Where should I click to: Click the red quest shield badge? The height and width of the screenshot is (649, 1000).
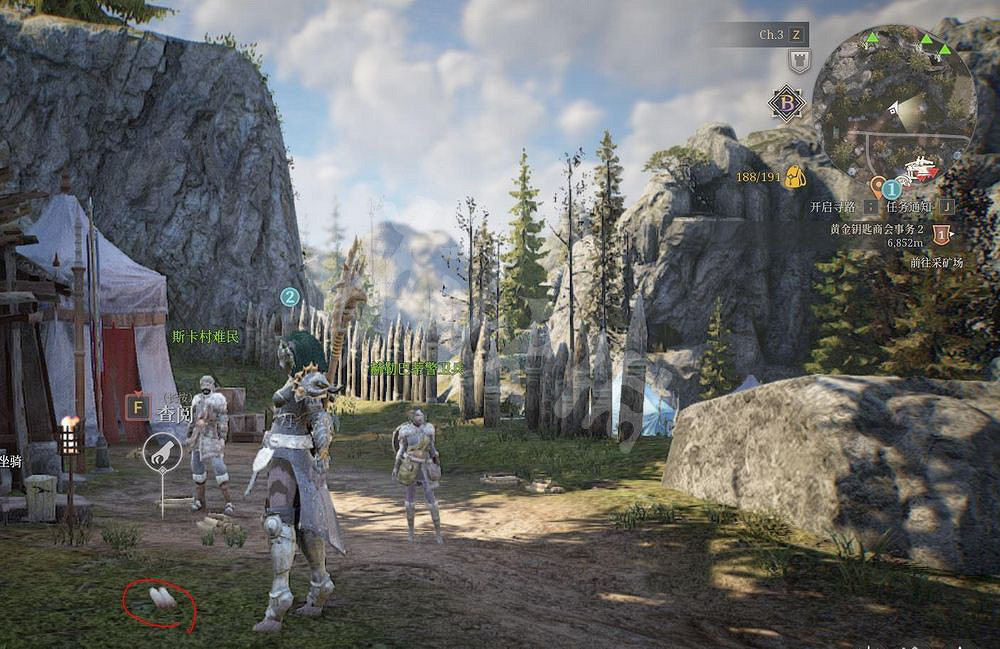pyautogui.click(x=941, y=234)
